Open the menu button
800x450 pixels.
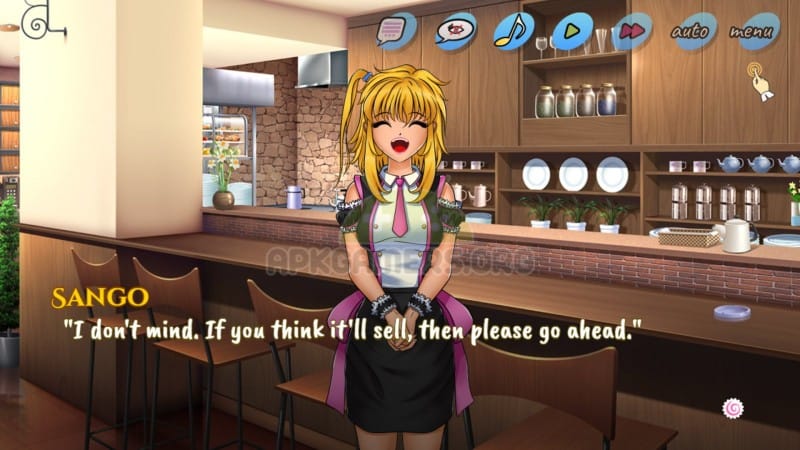pos(753,31)
